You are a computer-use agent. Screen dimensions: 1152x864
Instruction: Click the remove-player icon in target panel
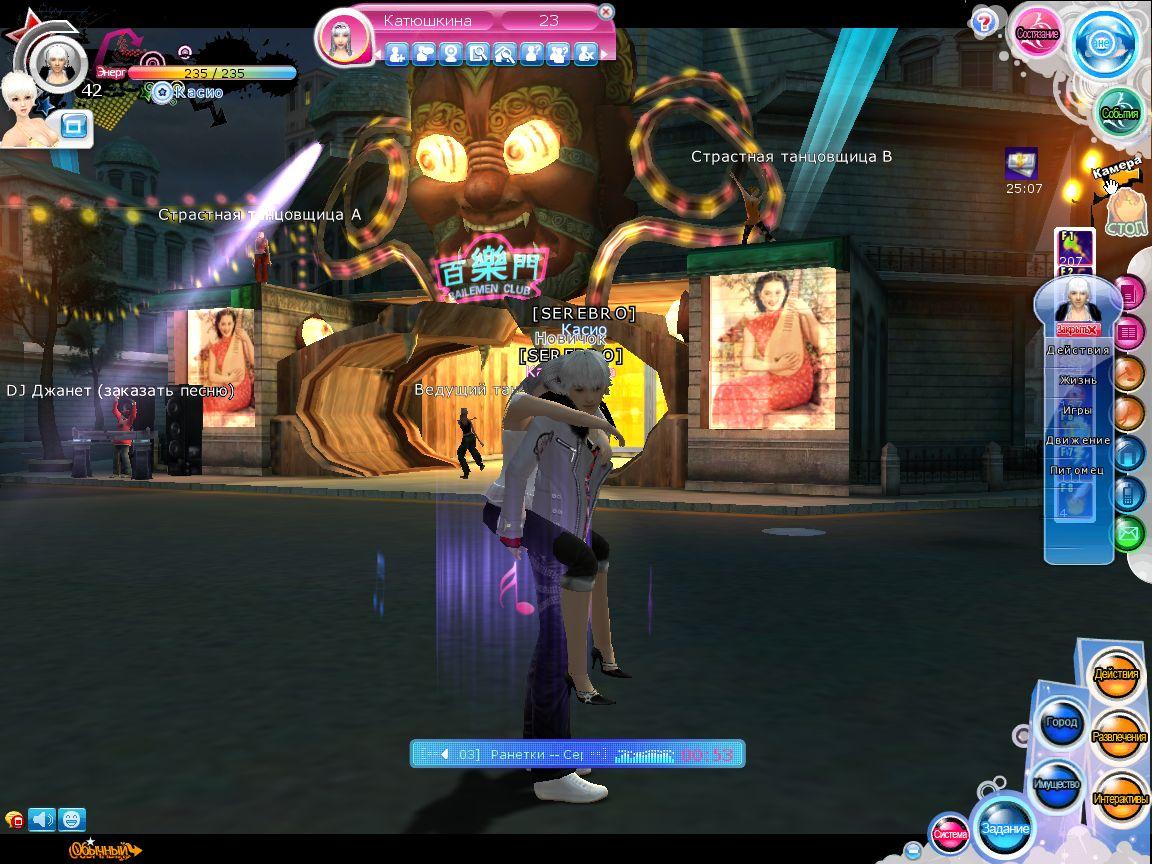pos(586,53)
